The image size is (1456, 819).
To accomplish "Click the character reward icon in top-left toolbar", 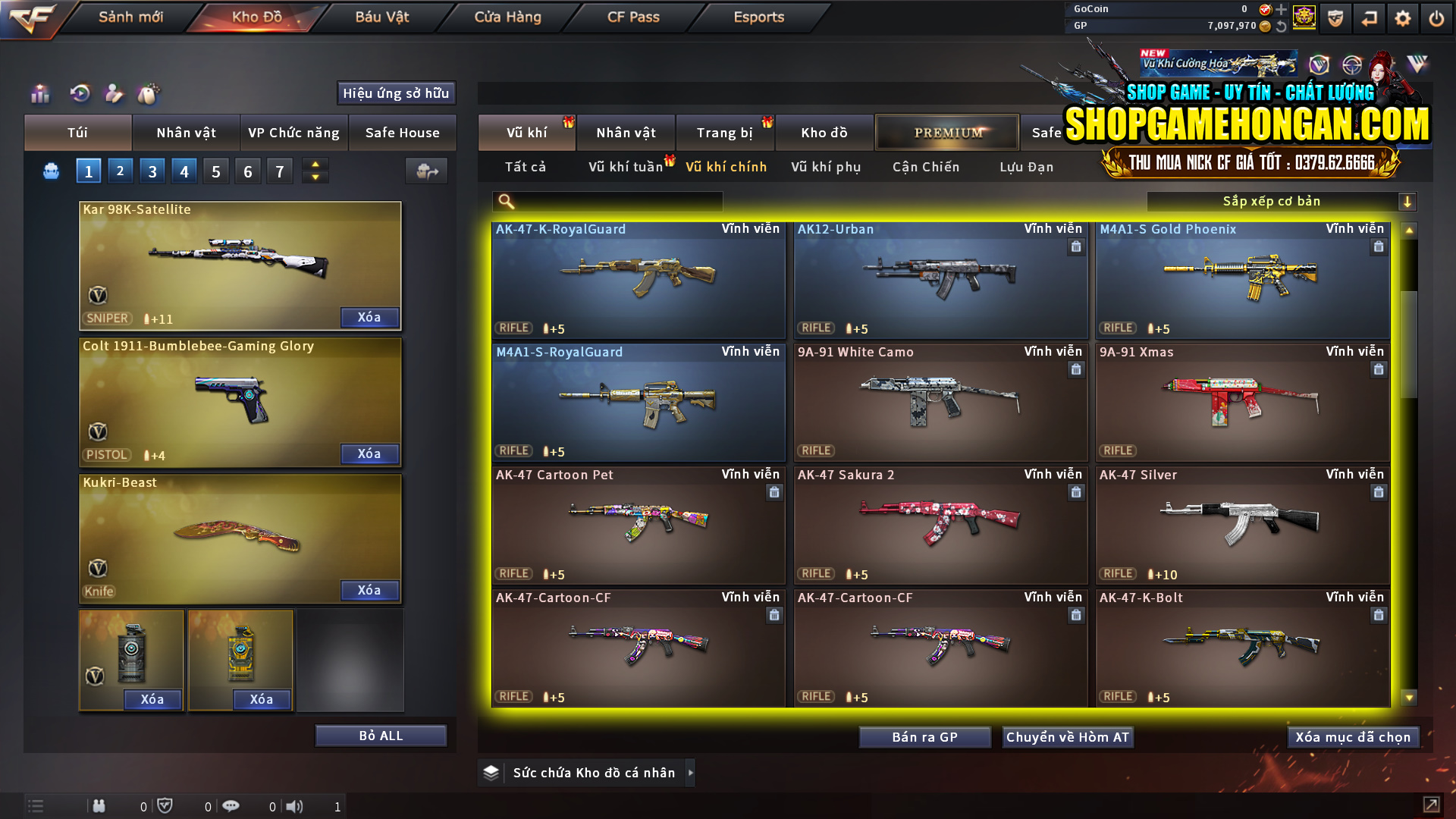I will coord(114,93).
